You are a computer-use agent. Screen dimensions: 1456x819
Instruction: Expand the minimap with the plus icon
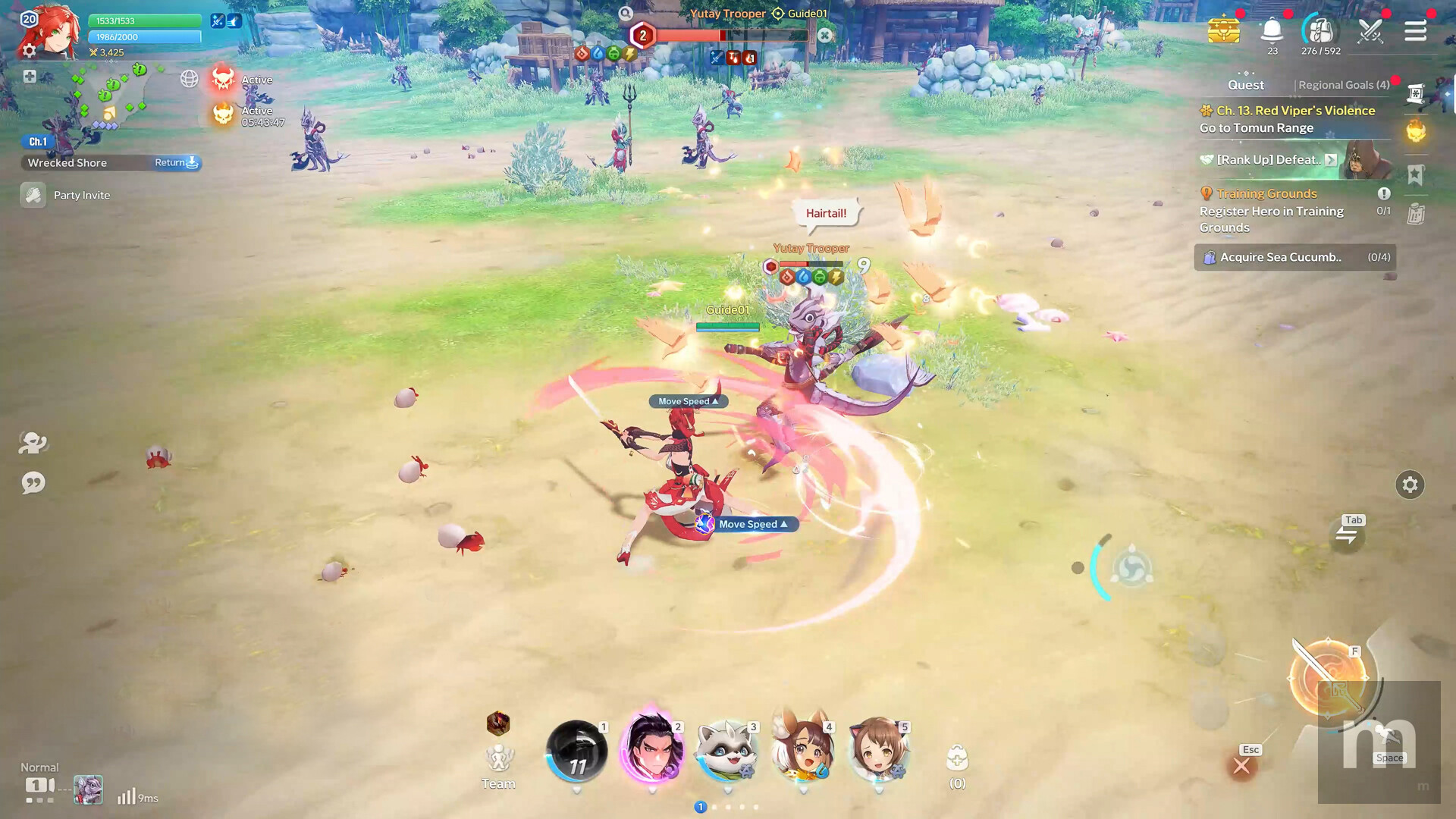29,76
